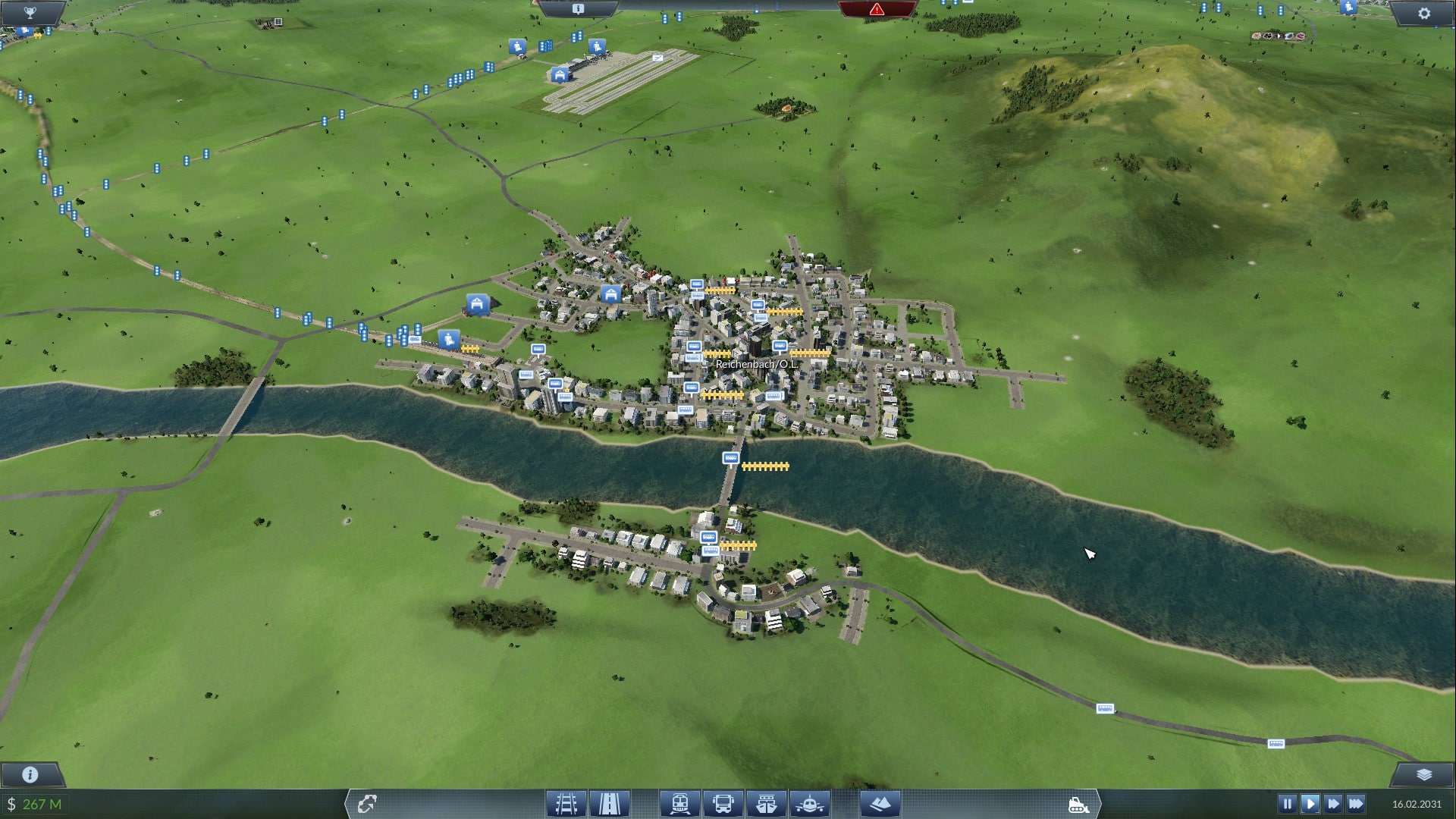Set game speed to triple fast-forward
The height and width of the screenshot is (819, 1456).
1357,804
